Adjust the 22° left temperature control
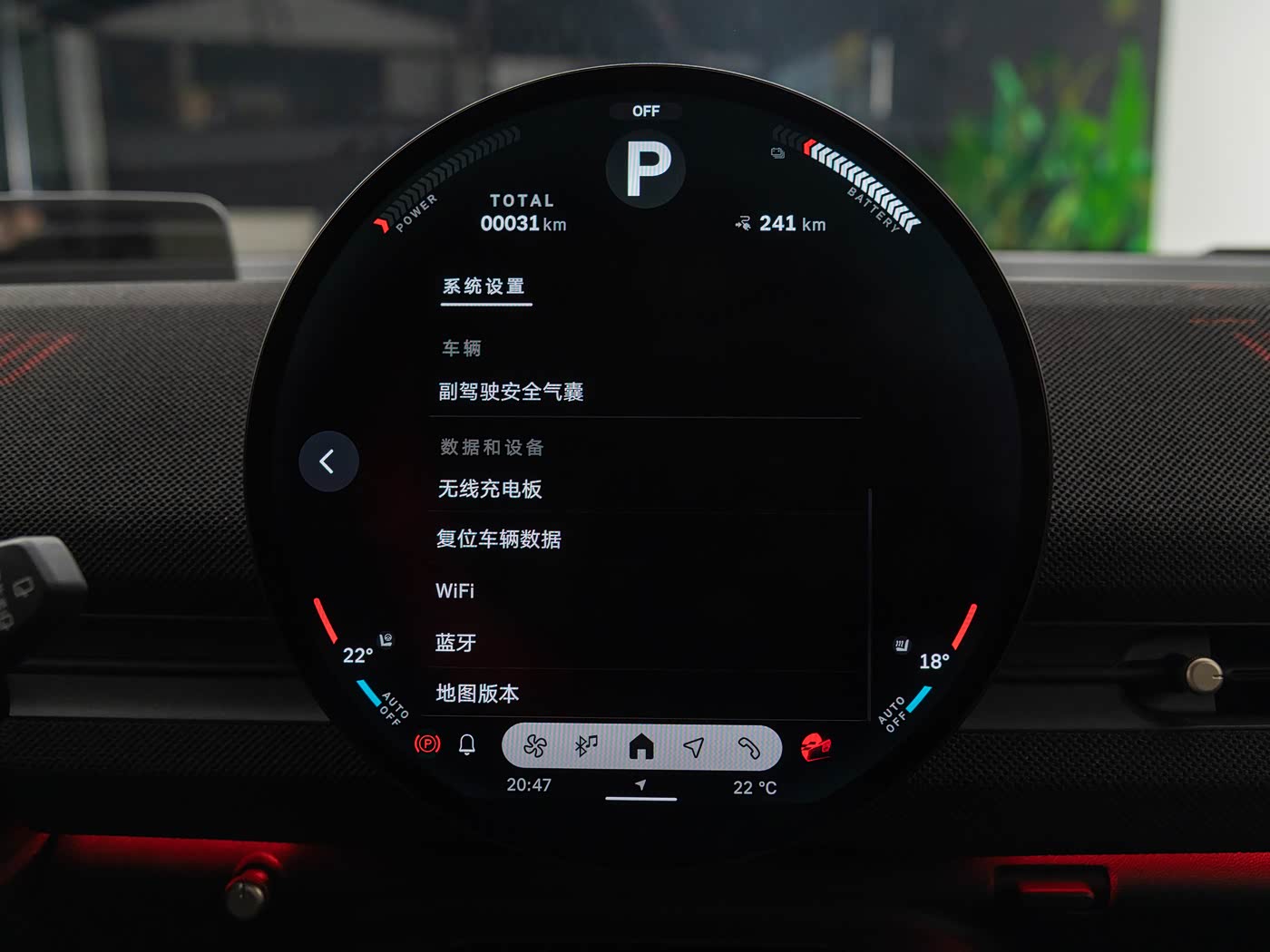Viewport: 1270px width, 952px height. pyautogui.click(x=357, y=656)
